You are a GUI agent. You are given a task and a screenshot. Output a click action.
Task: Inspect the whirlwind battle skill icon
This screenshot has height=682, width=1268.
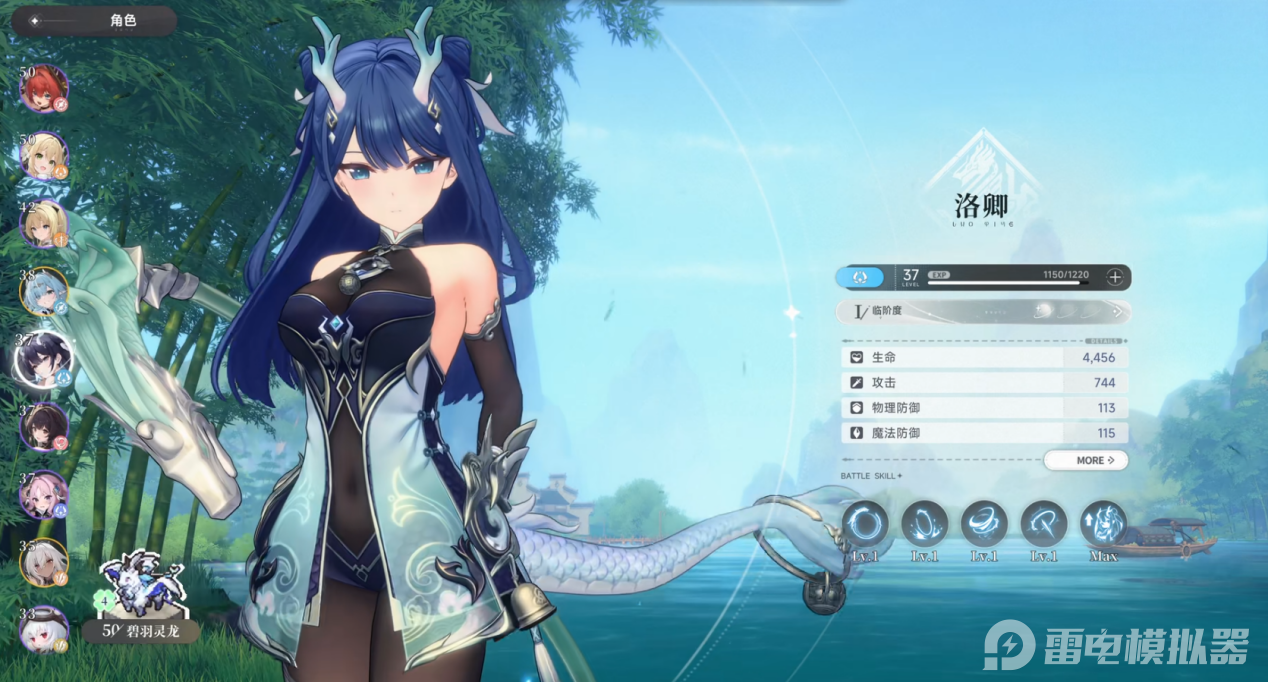coord(984,524)
